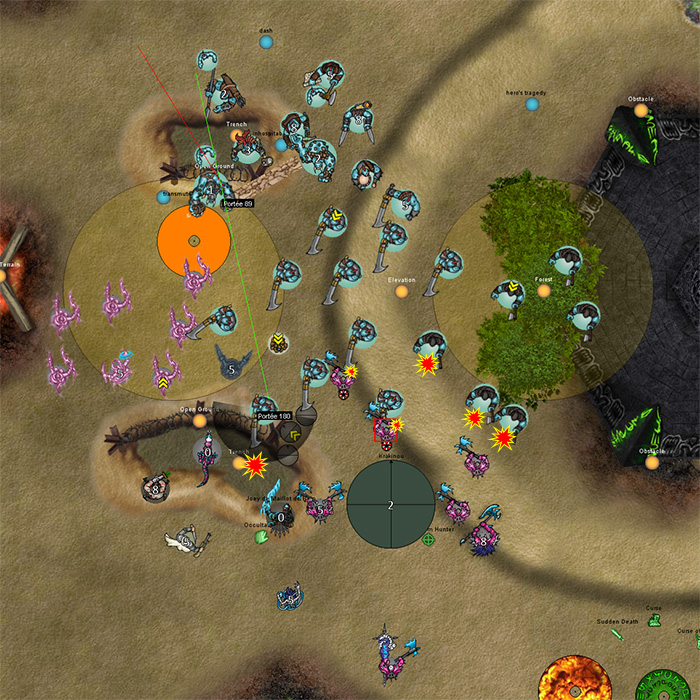The width and height of the screenshot is (700, 700).
Task: Select the orange Elevation terrain marker
Action: tap(402, 292)
